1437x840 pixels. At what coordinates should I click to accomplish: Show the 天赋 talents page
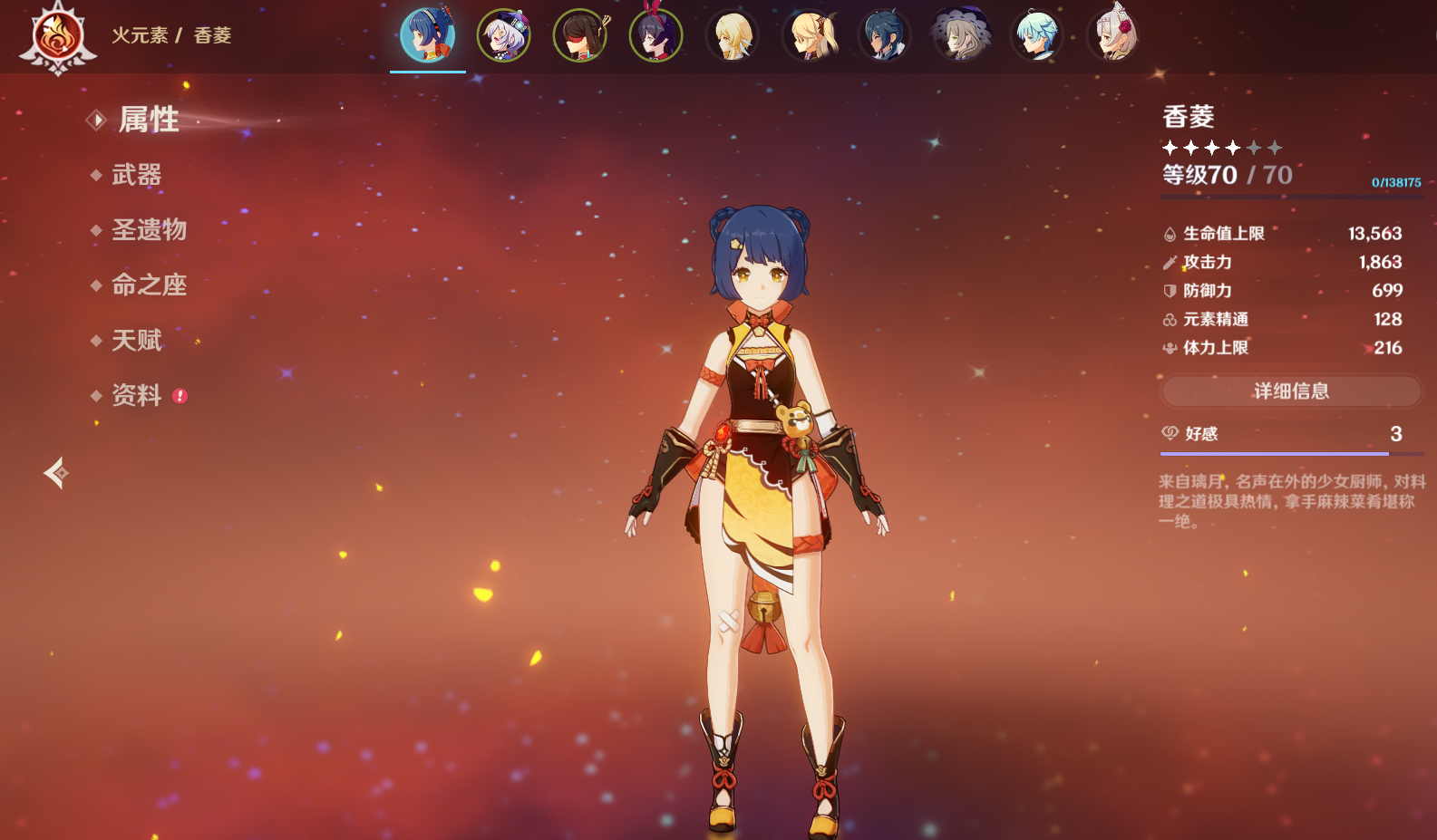[136, 341]
